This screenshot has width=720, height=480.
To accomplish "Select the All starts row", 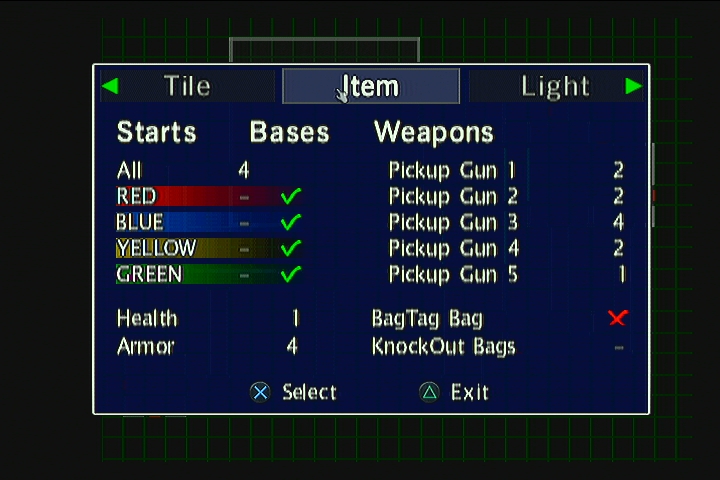I will tap(130, 170).
